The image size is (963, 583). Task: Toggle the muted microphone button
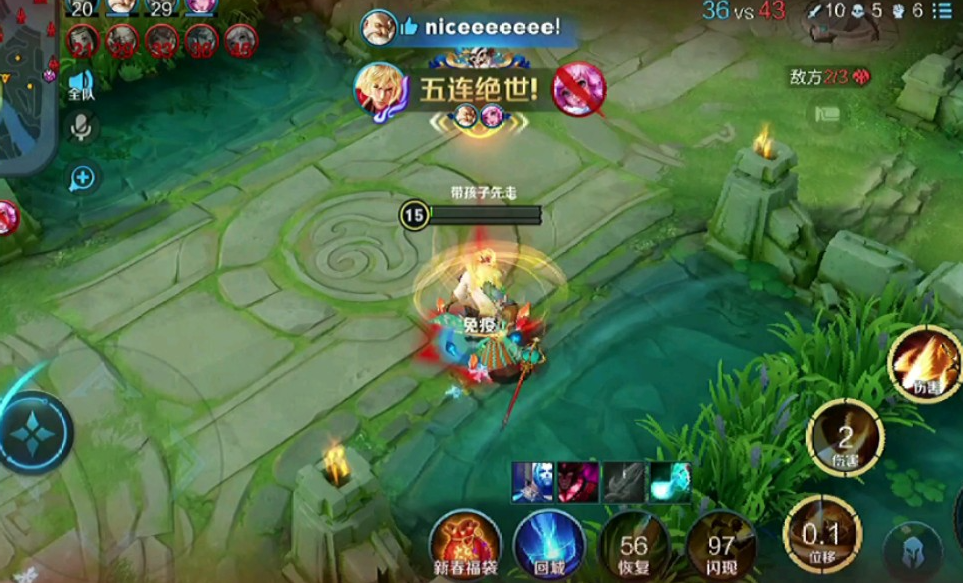point(80,126)
